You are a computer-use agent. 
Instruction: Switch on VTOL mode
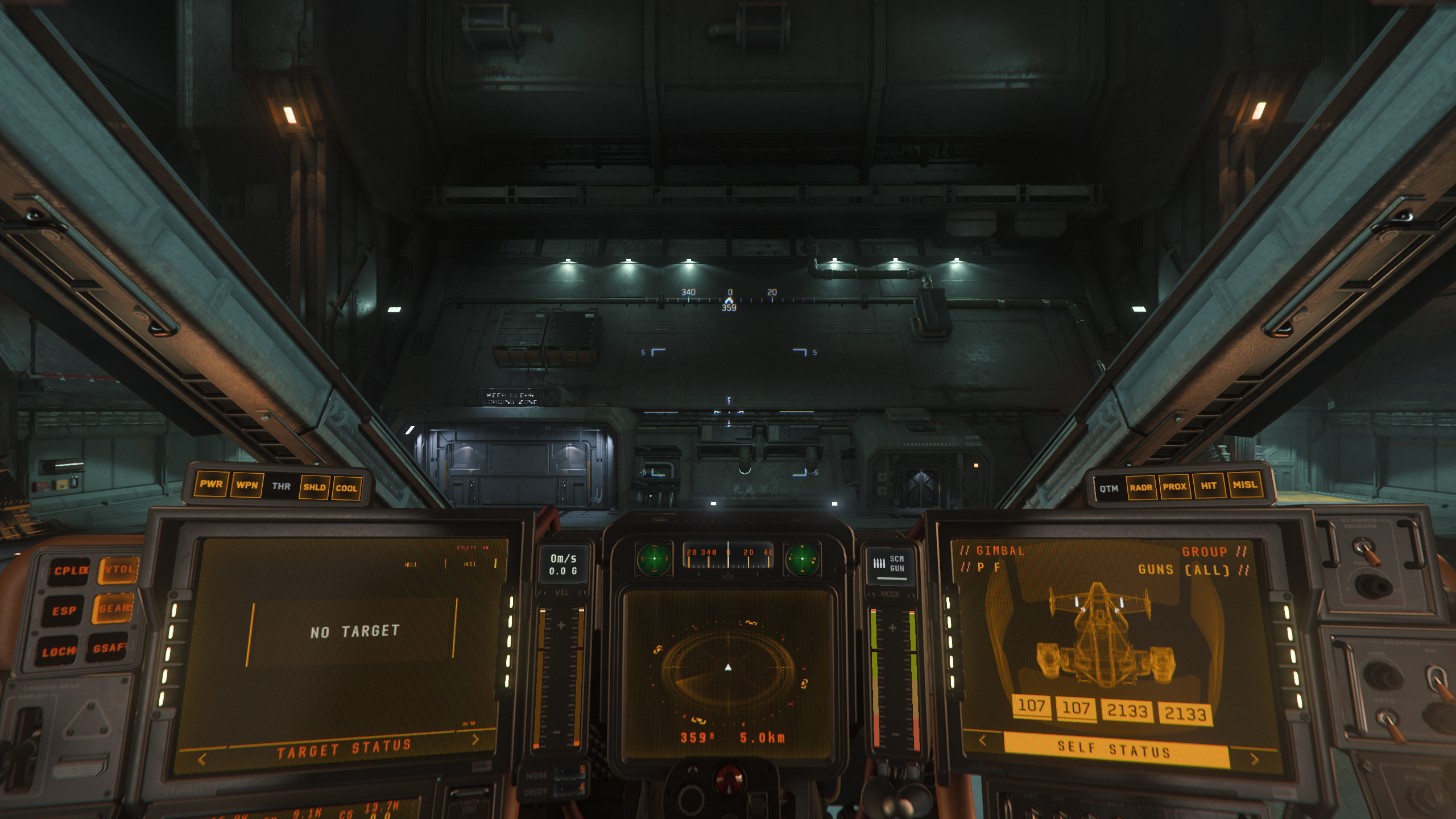point(118,569)
